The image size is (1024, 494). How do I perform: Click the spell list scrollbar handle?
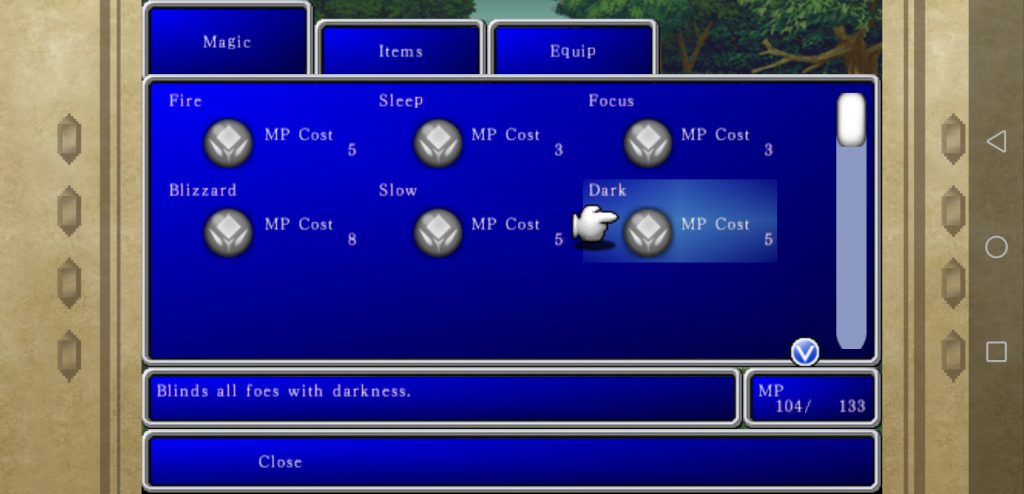pos(851,120)
